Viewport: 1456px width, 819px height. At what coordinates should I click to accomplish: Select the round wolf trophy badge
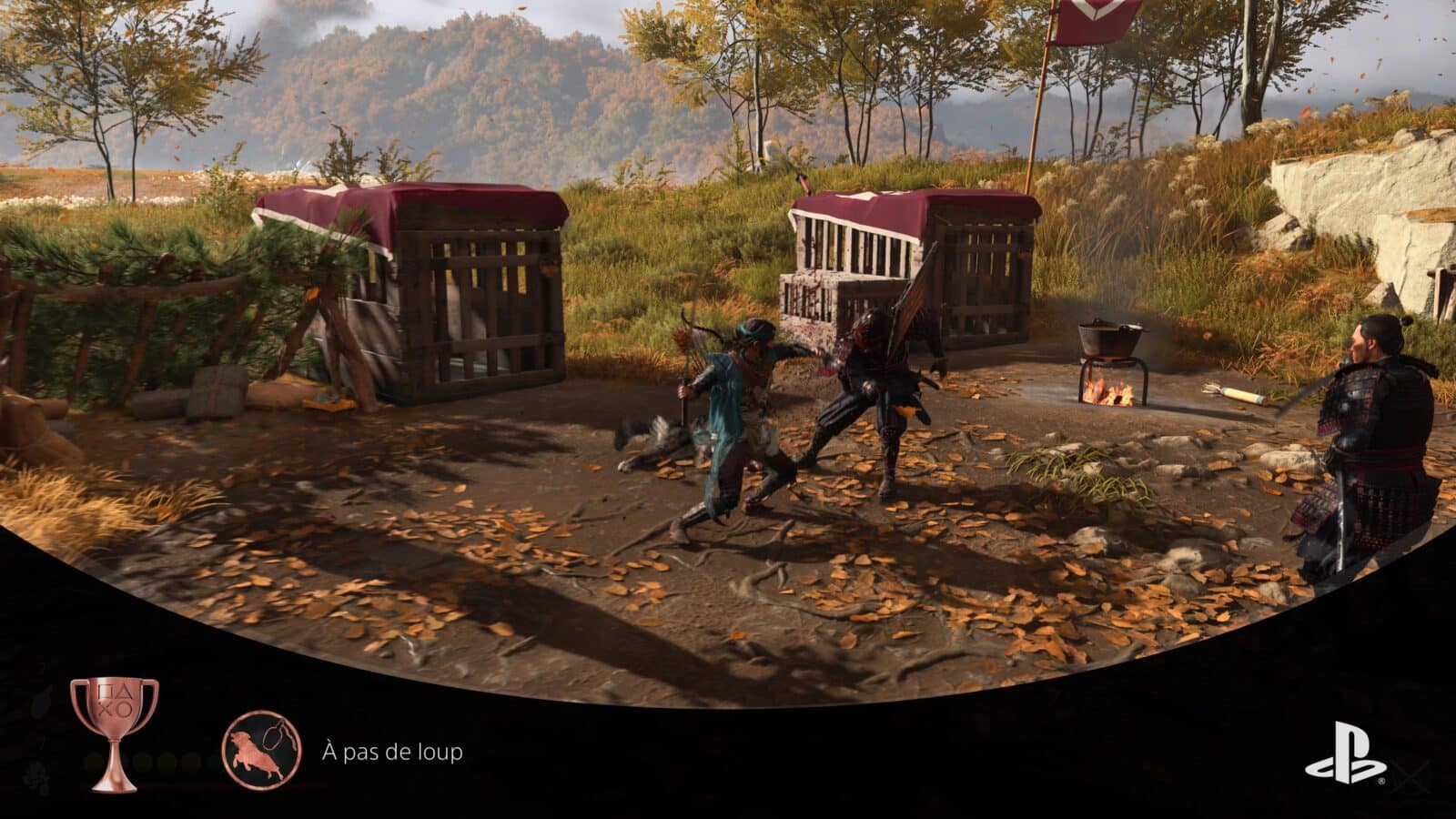click(x=262, y=752)
